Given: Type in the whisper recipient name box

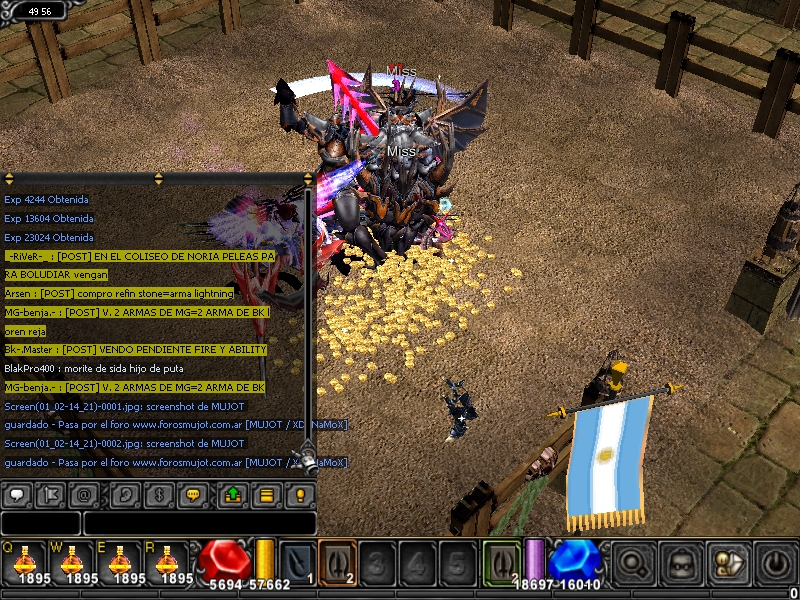Looking at the screenshot, I should (40, 523).
